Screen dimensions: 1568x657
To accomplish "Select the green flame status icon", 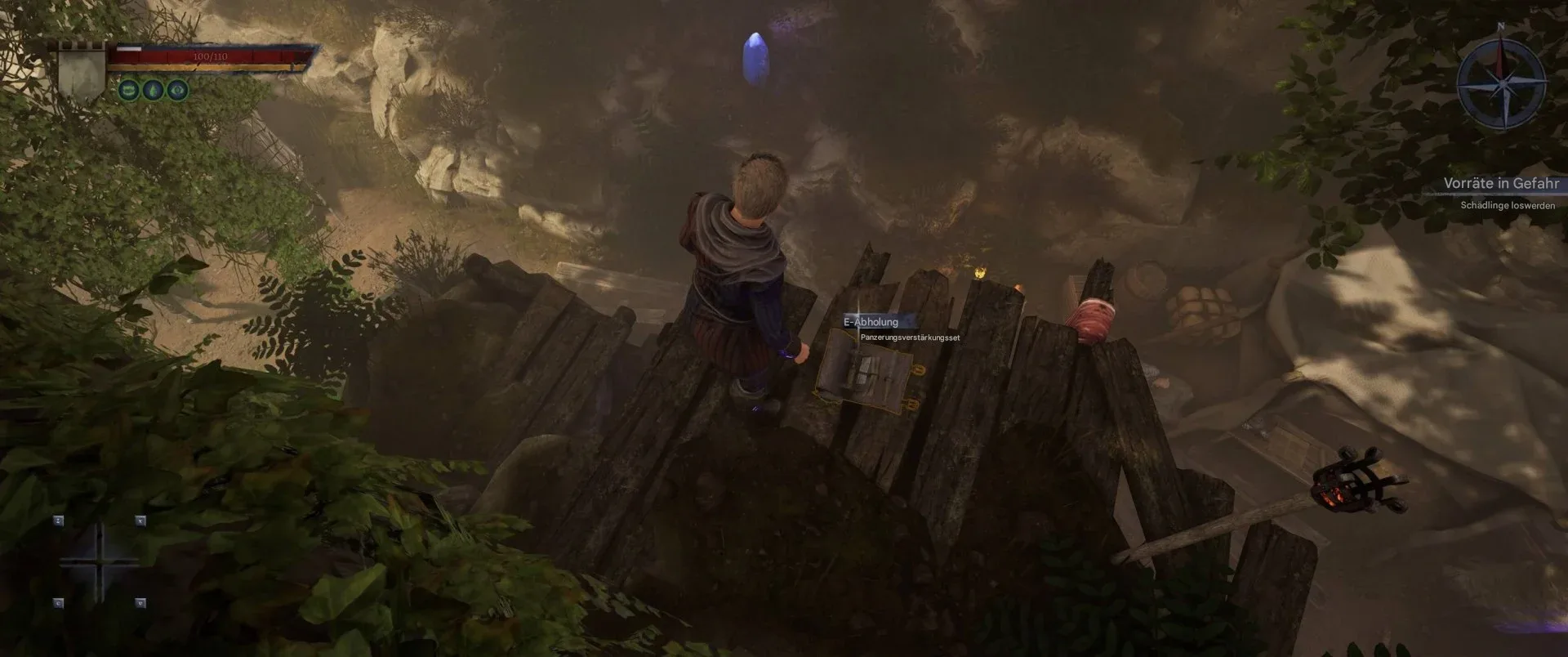I will (154, 90).
